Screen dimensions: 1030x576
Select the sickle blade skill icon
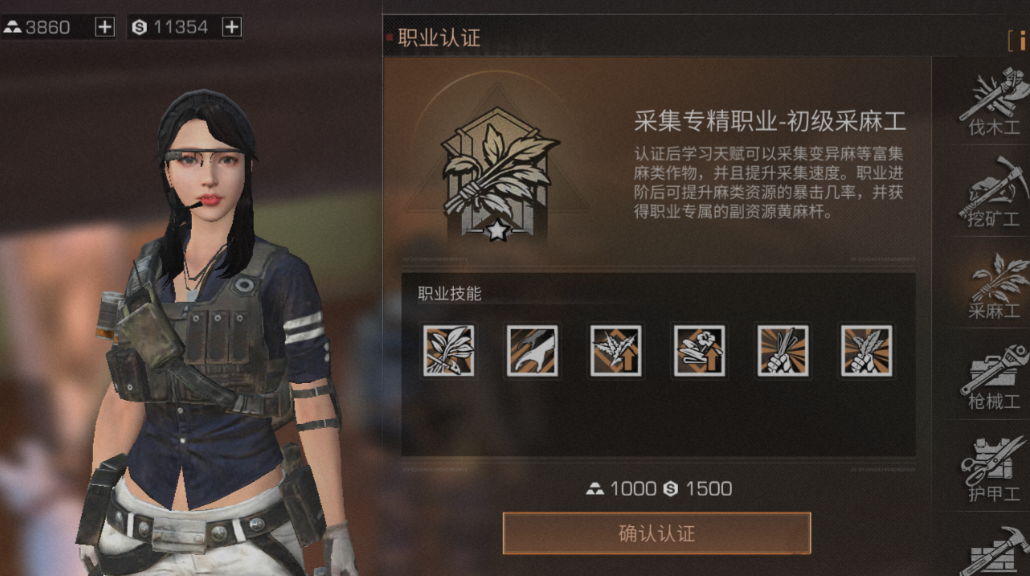(532, 350)
